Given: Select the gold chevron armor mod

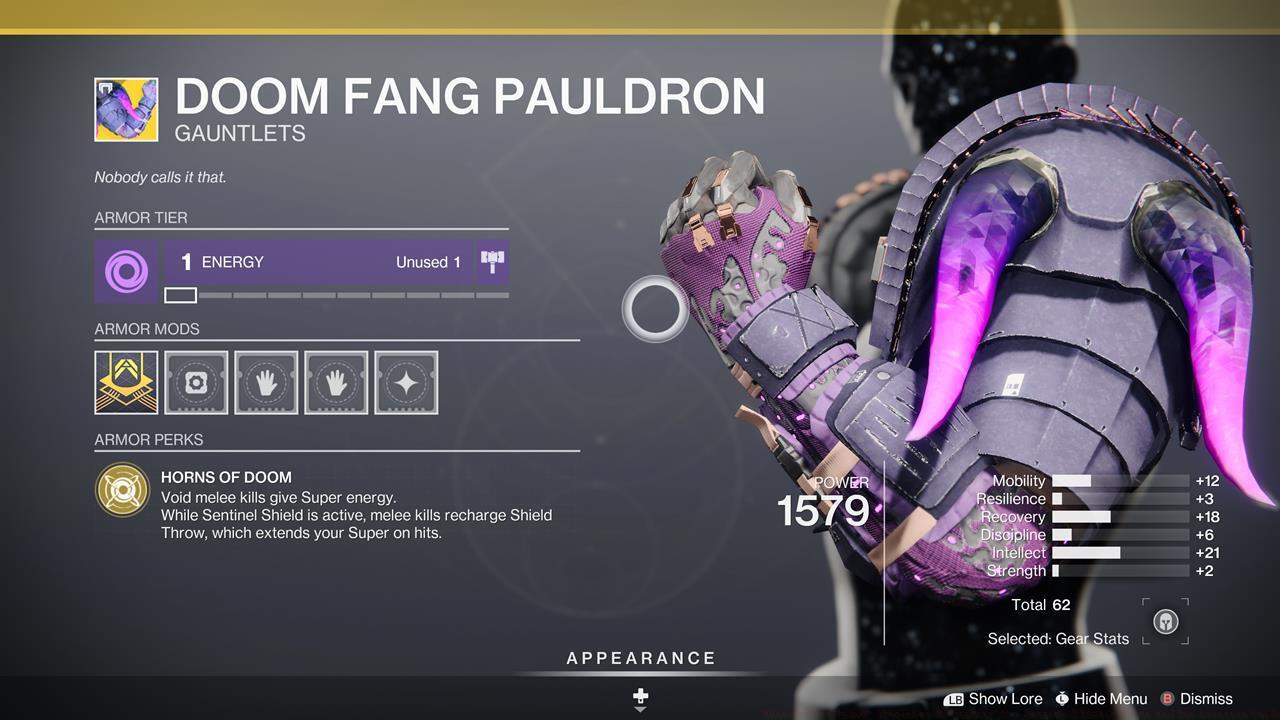Looking at the screenshot, I should (x=126, y=382).
